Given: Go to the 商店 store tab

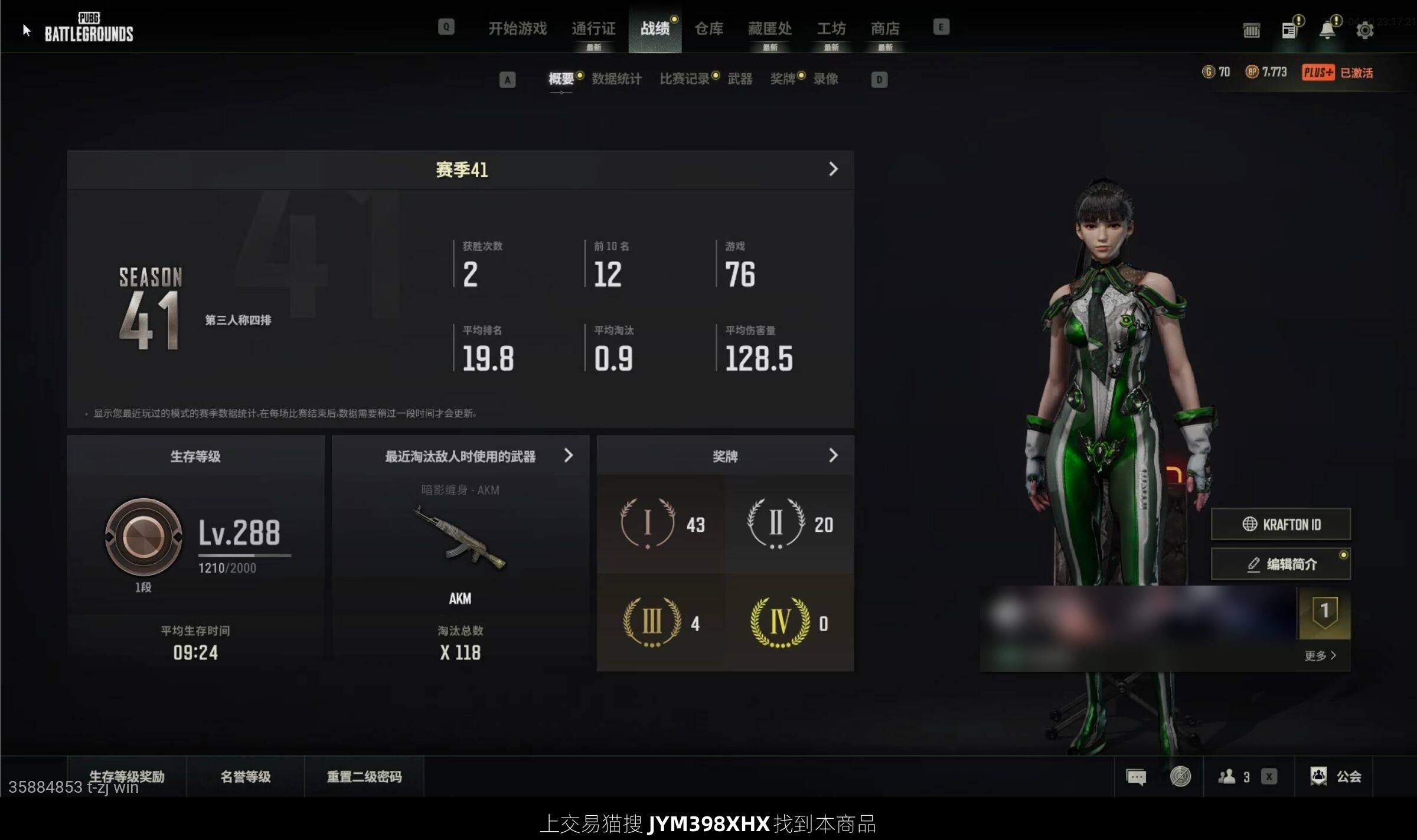Looking at the screenshot, I should (884, 28).
